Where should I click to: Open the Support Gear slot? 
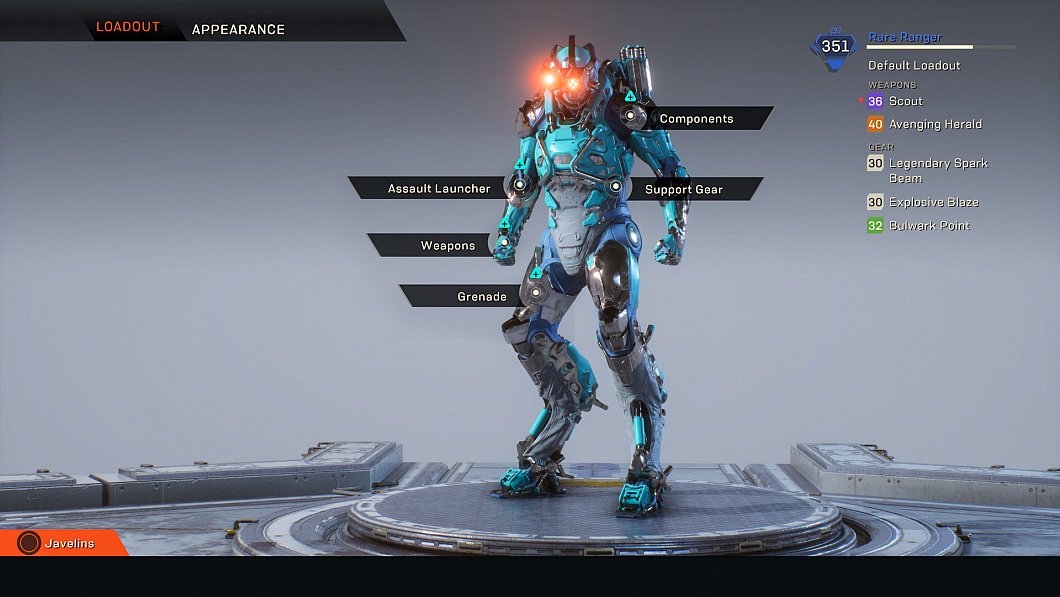click(684, 189)
